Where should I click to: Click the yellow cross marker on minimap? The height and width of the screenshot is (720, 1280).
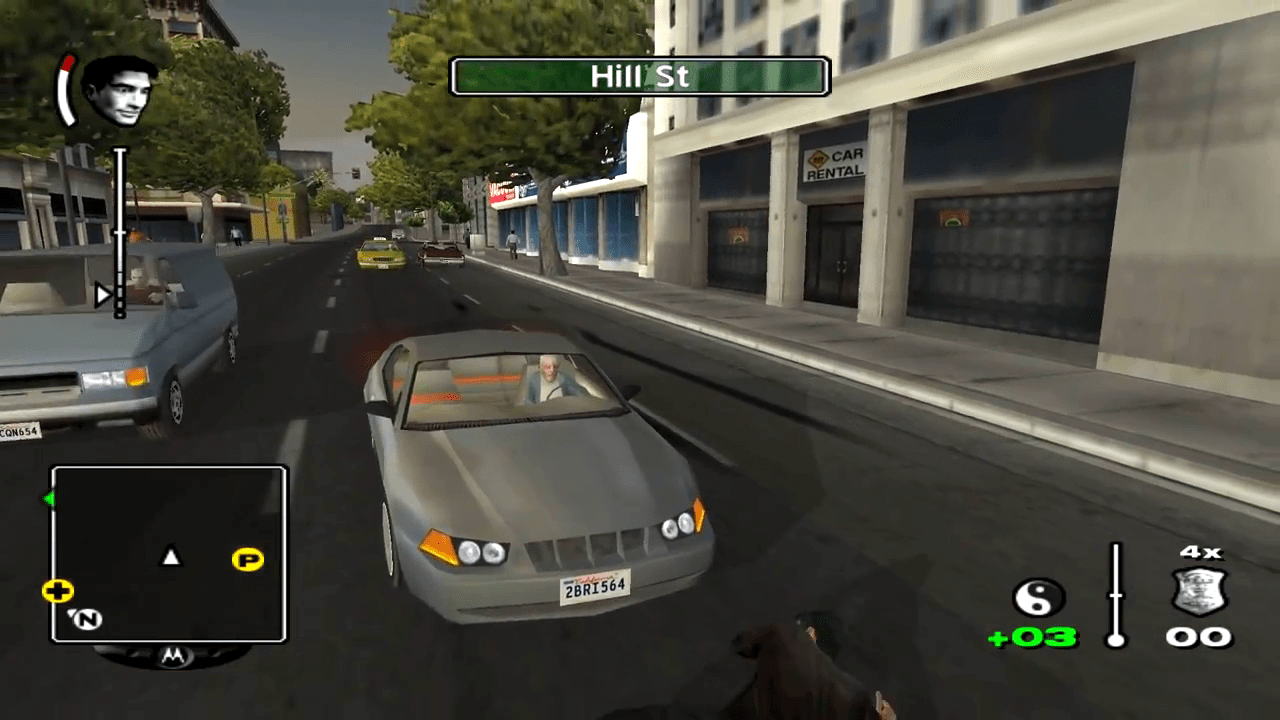(x=58, y=591)
